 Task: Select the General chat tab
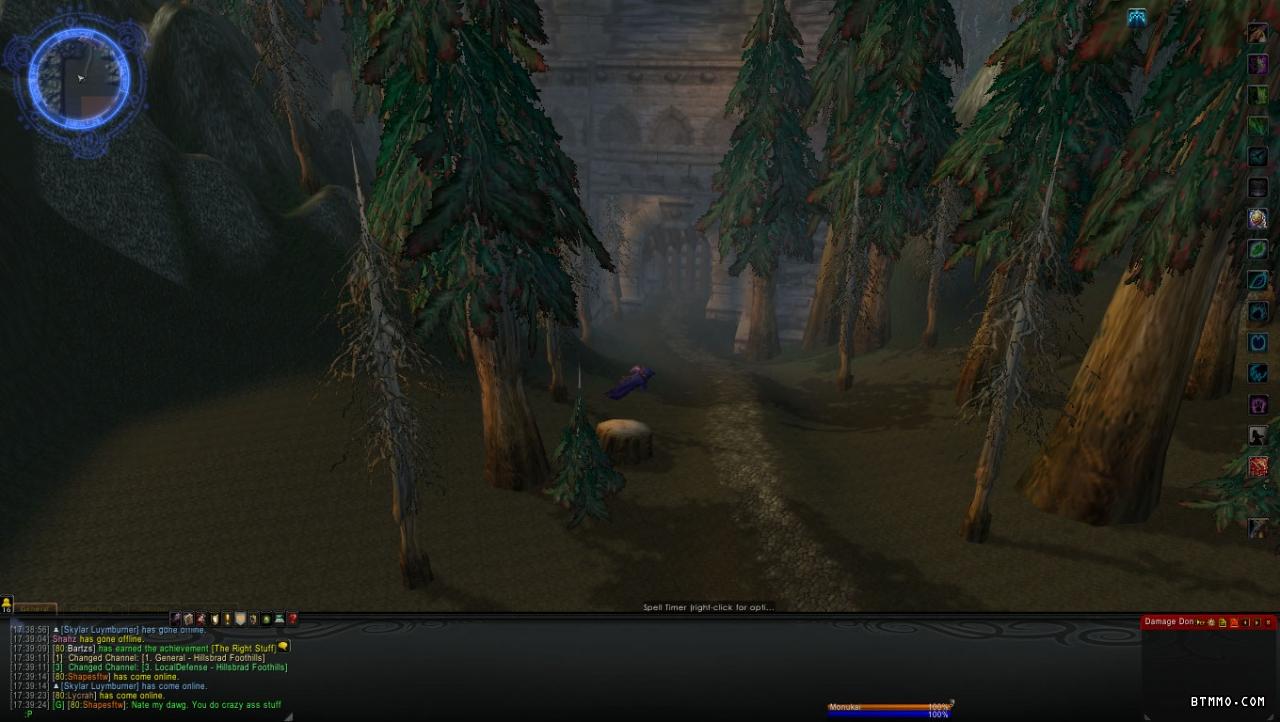(x=36, y=608)
